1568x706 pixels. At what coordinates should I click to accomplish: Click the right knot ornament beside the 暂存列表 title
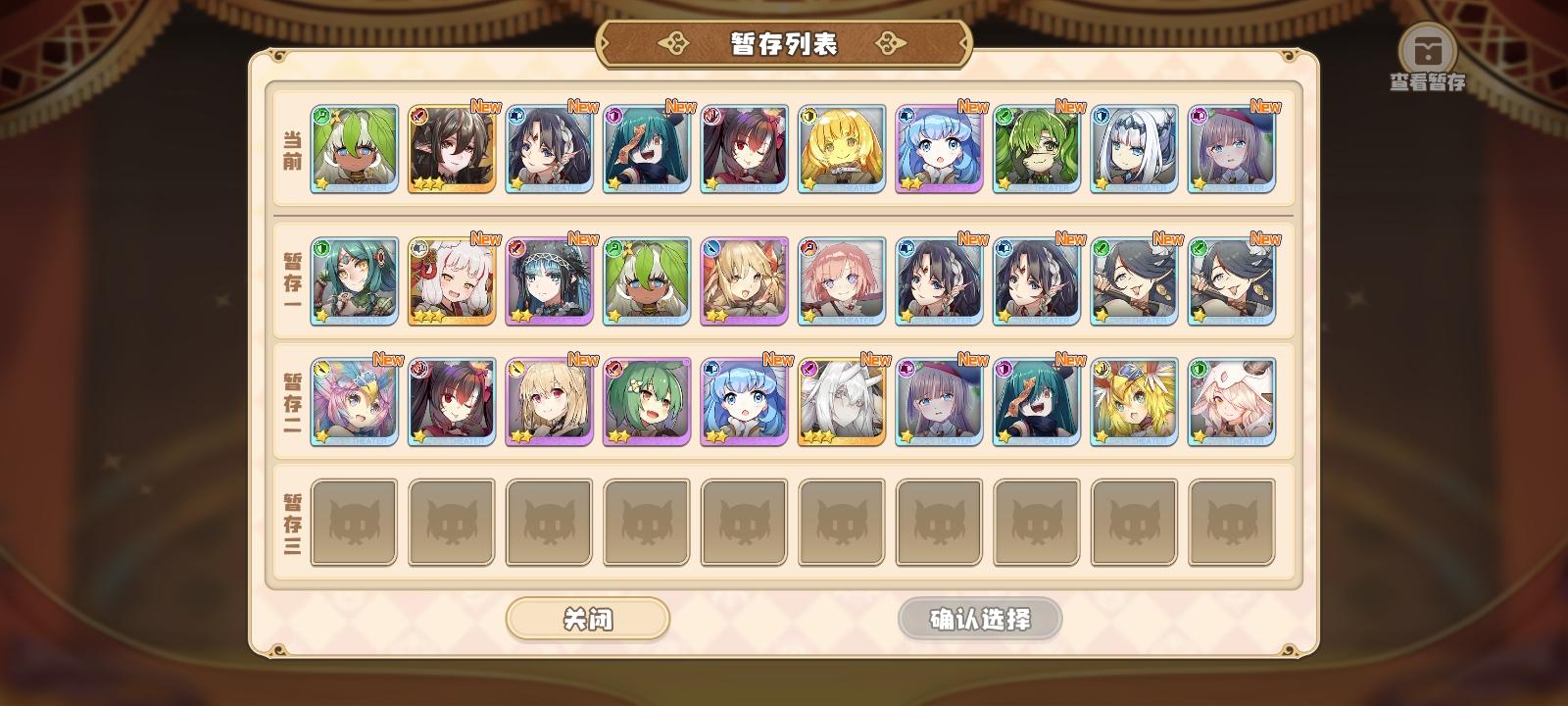887,42
